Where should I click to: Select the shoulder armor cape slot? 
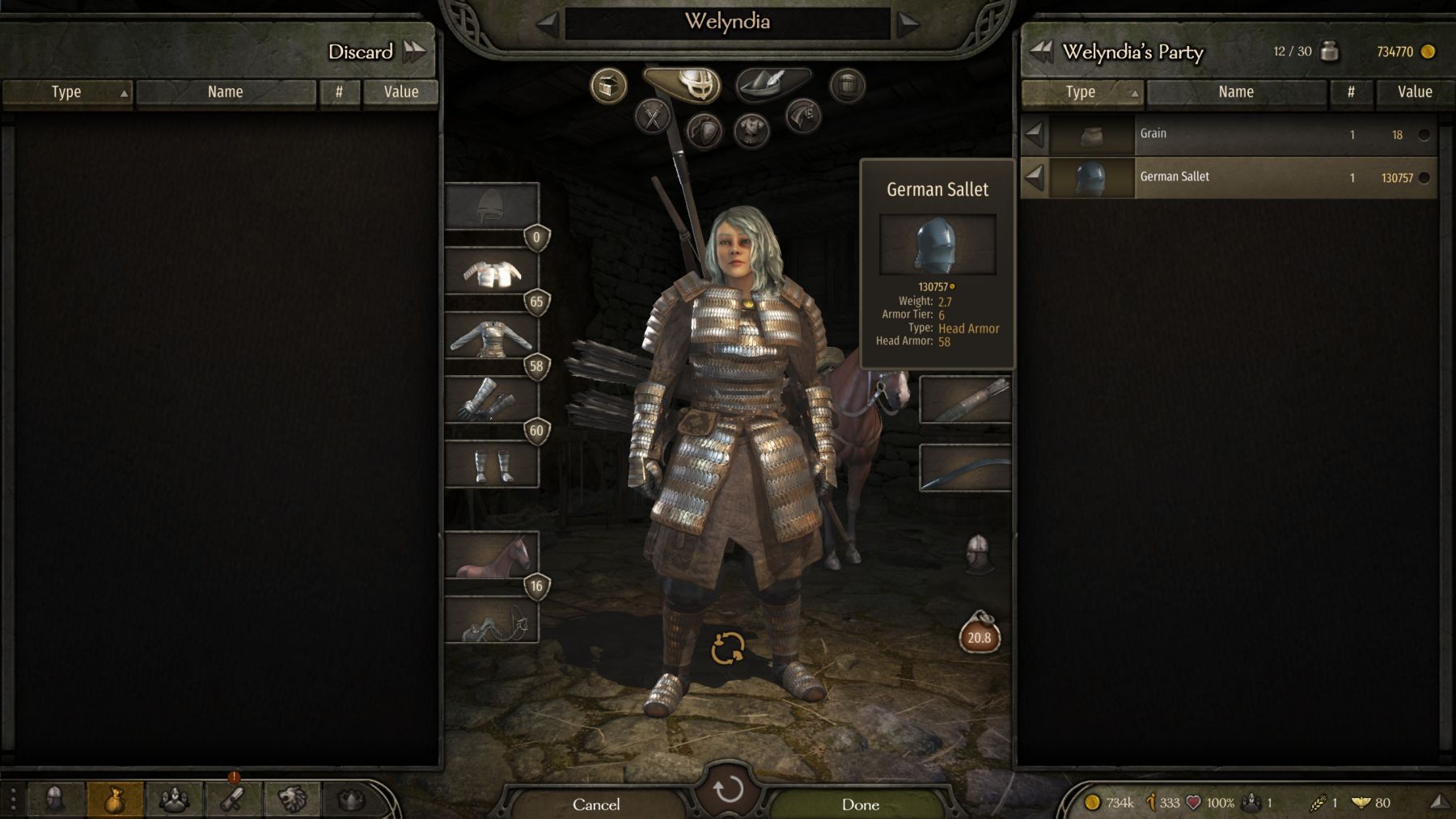pos(492,272)
